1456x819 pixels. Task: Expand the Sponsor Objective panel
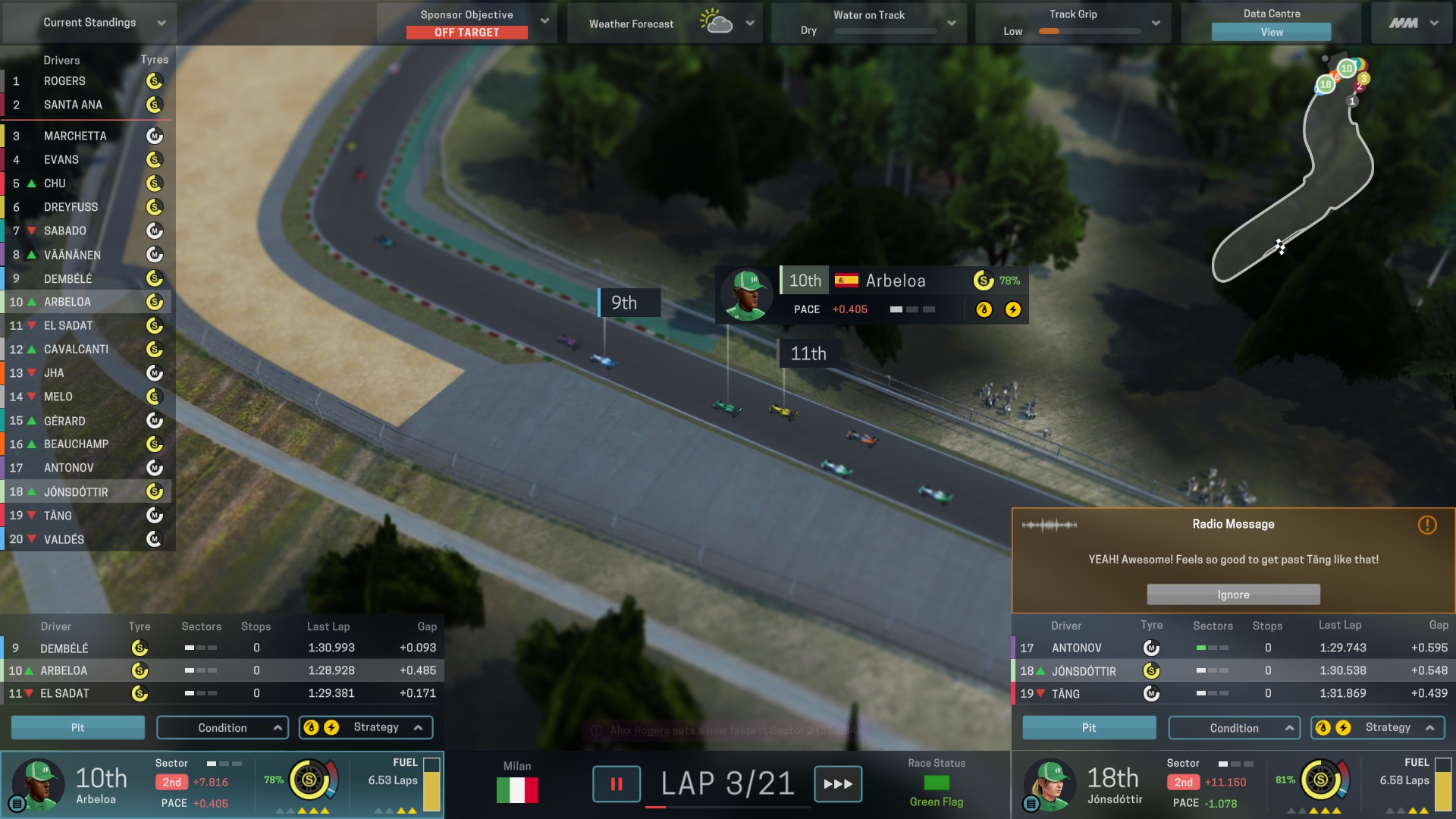click(544, 21)
